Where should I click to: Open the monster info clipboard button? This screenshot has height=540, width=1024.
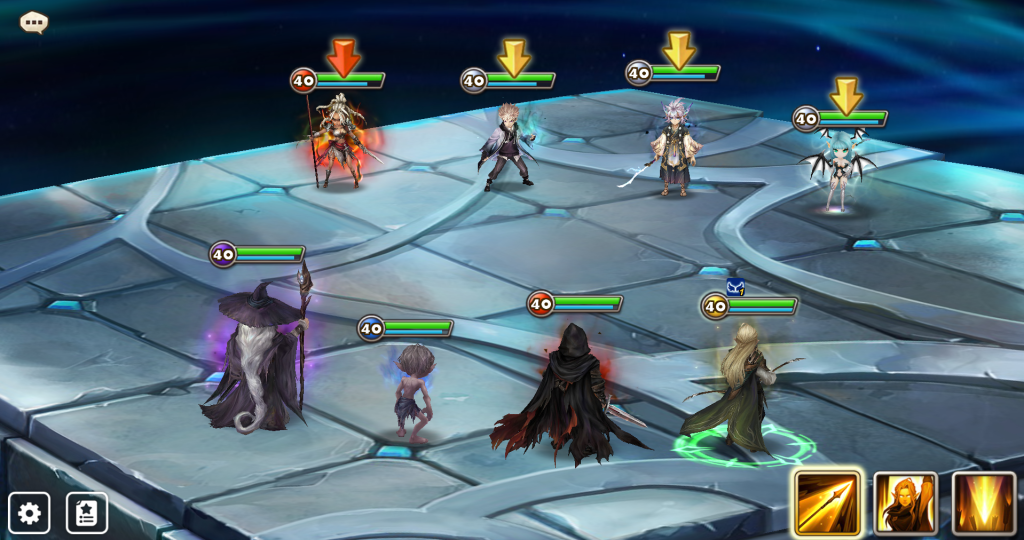point(87,513)
